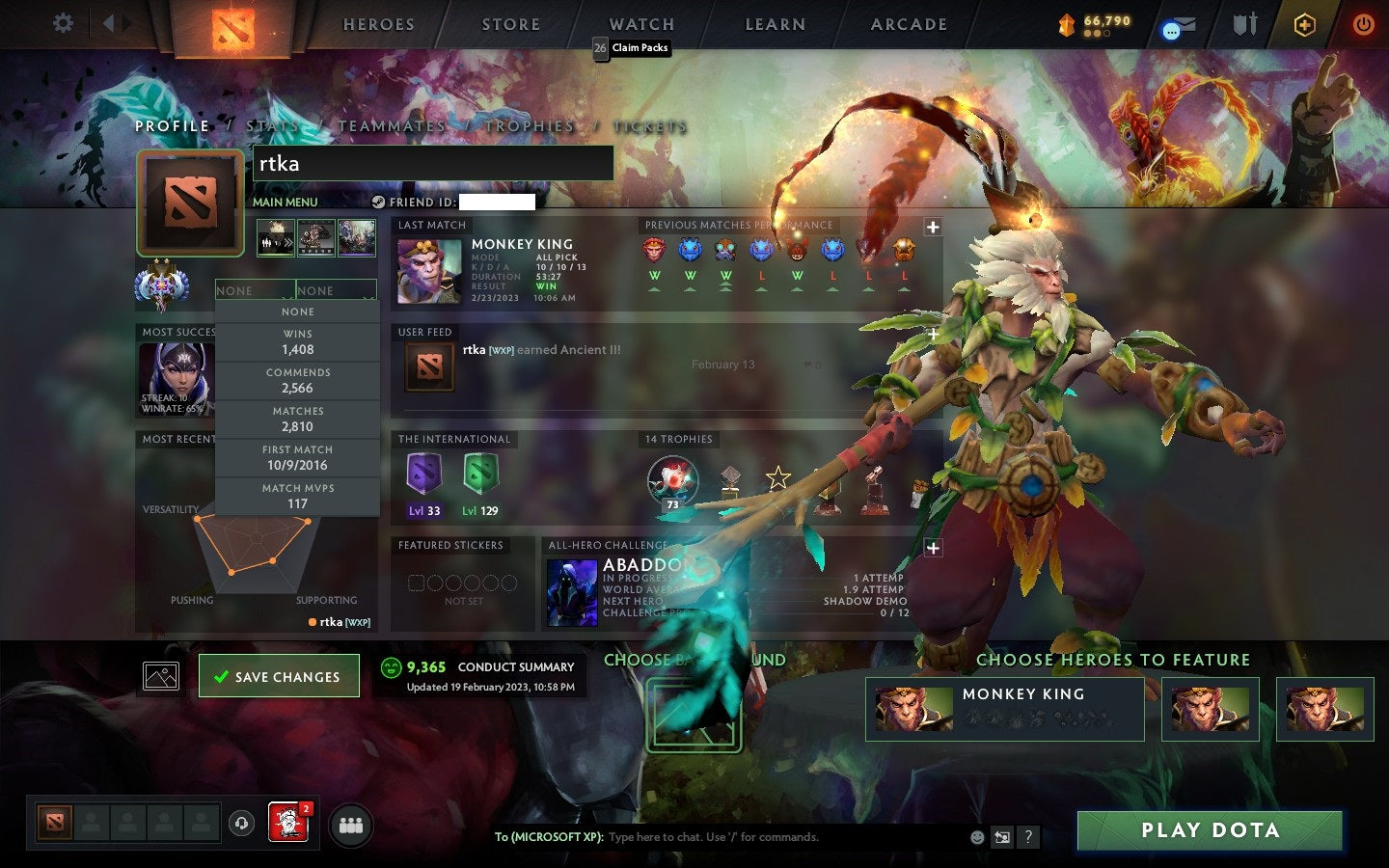Screen dimensions: 1389x868
Task: Select WINS in the stat dropdown
Action: (296, 340)
